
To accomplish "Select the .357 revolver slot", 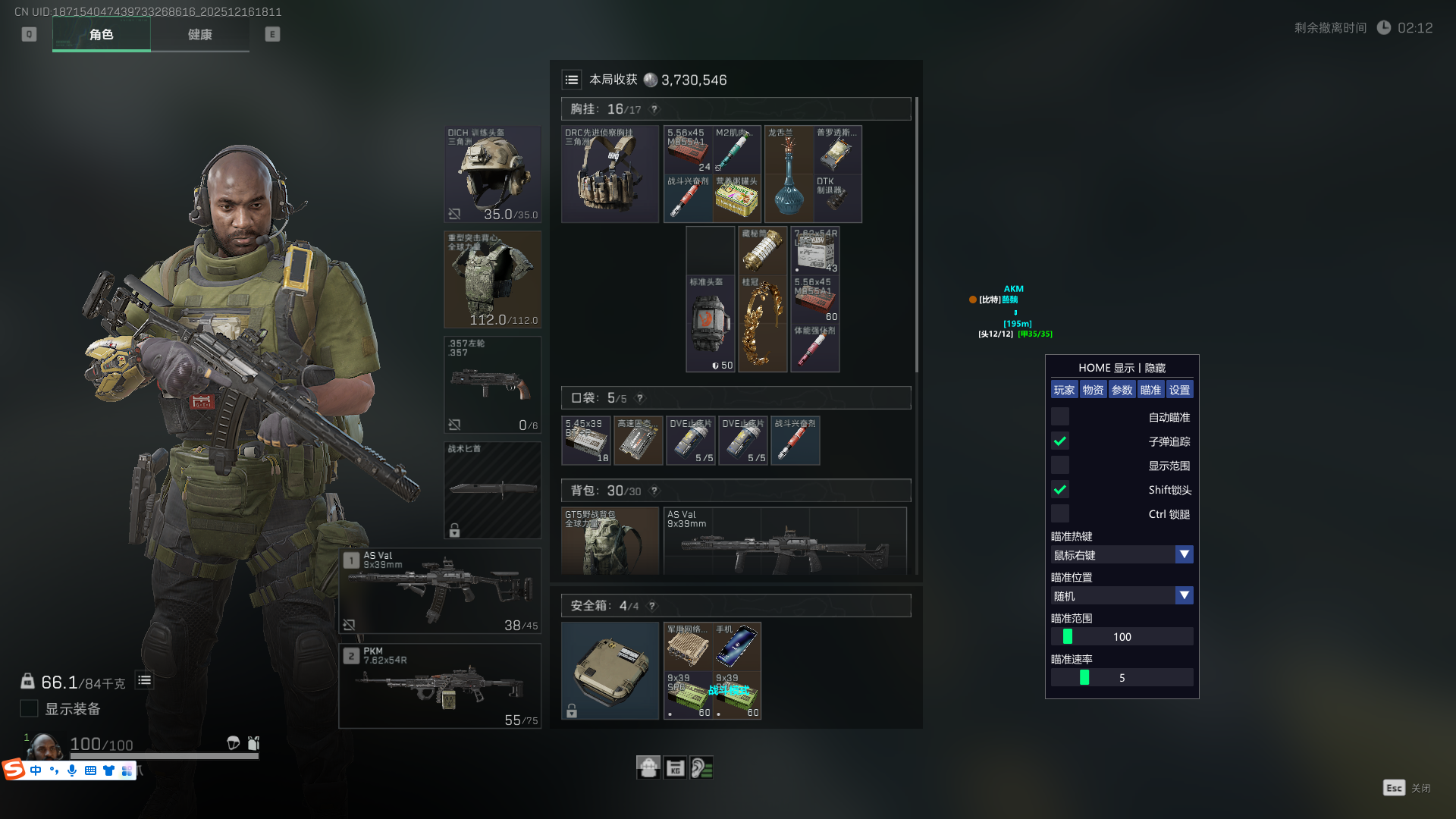I will (492, 384).
